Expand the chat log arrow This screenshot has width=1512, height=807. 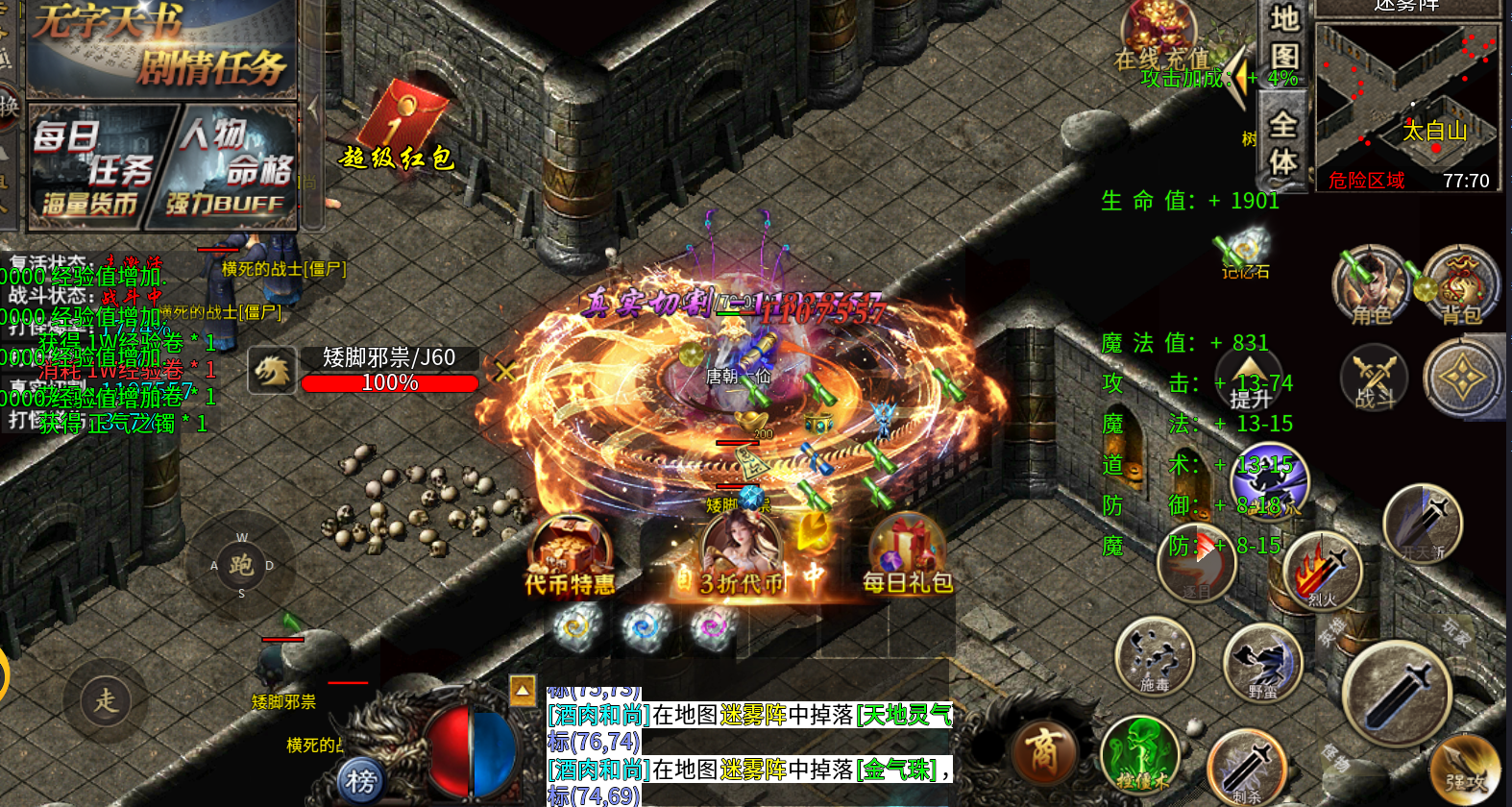pos(523,690)
